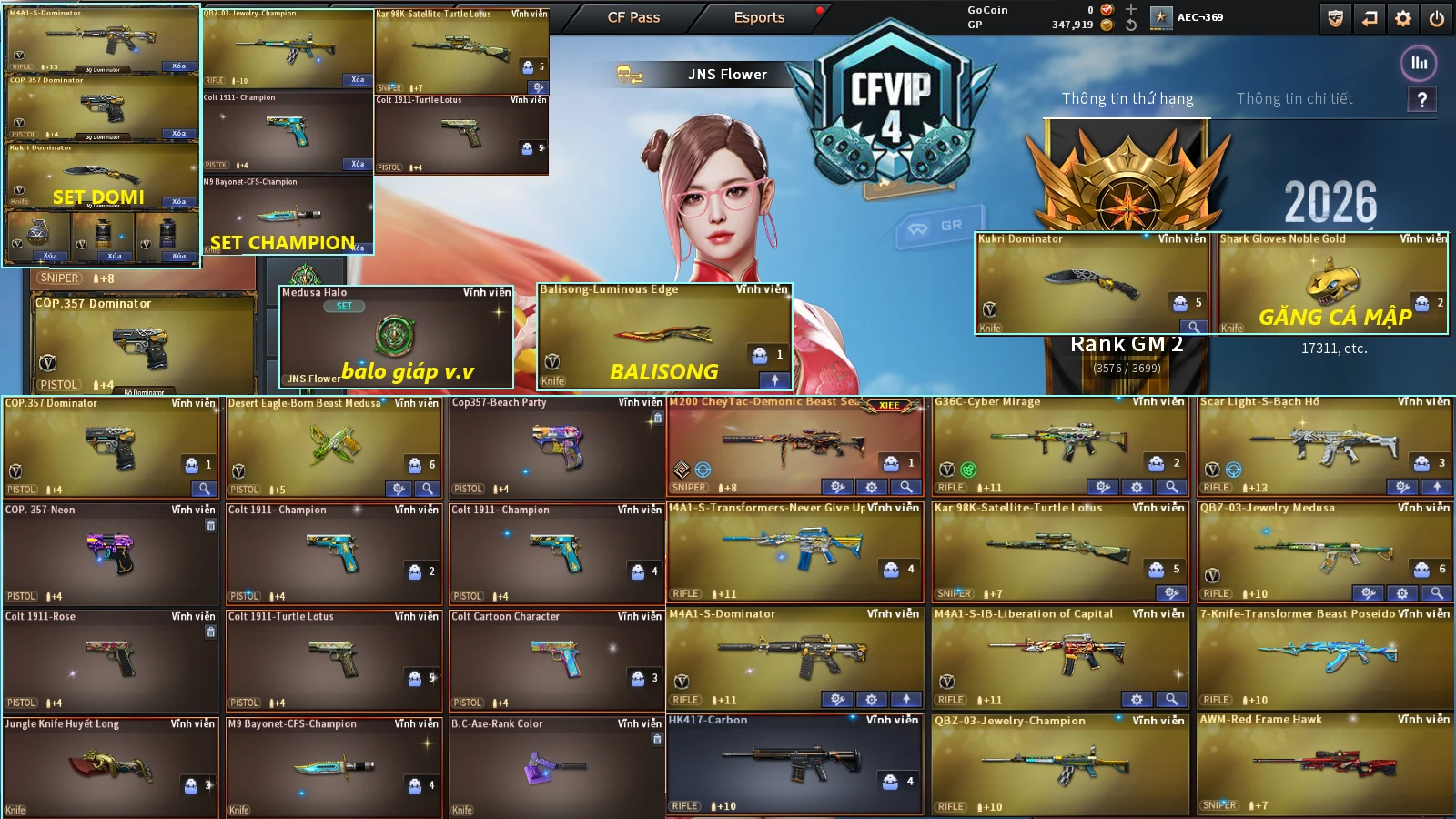Screen dimensions: 1456x819
Task: Open the question mark help button
Action: [1421, 100]
